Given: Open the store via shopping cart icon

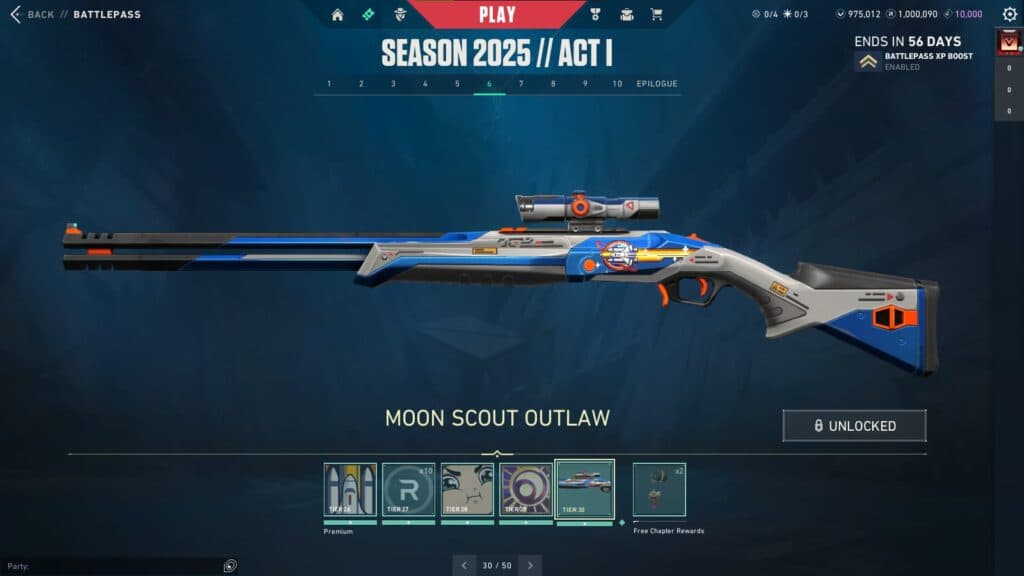Looking at the screenshot, I should 656,15.
